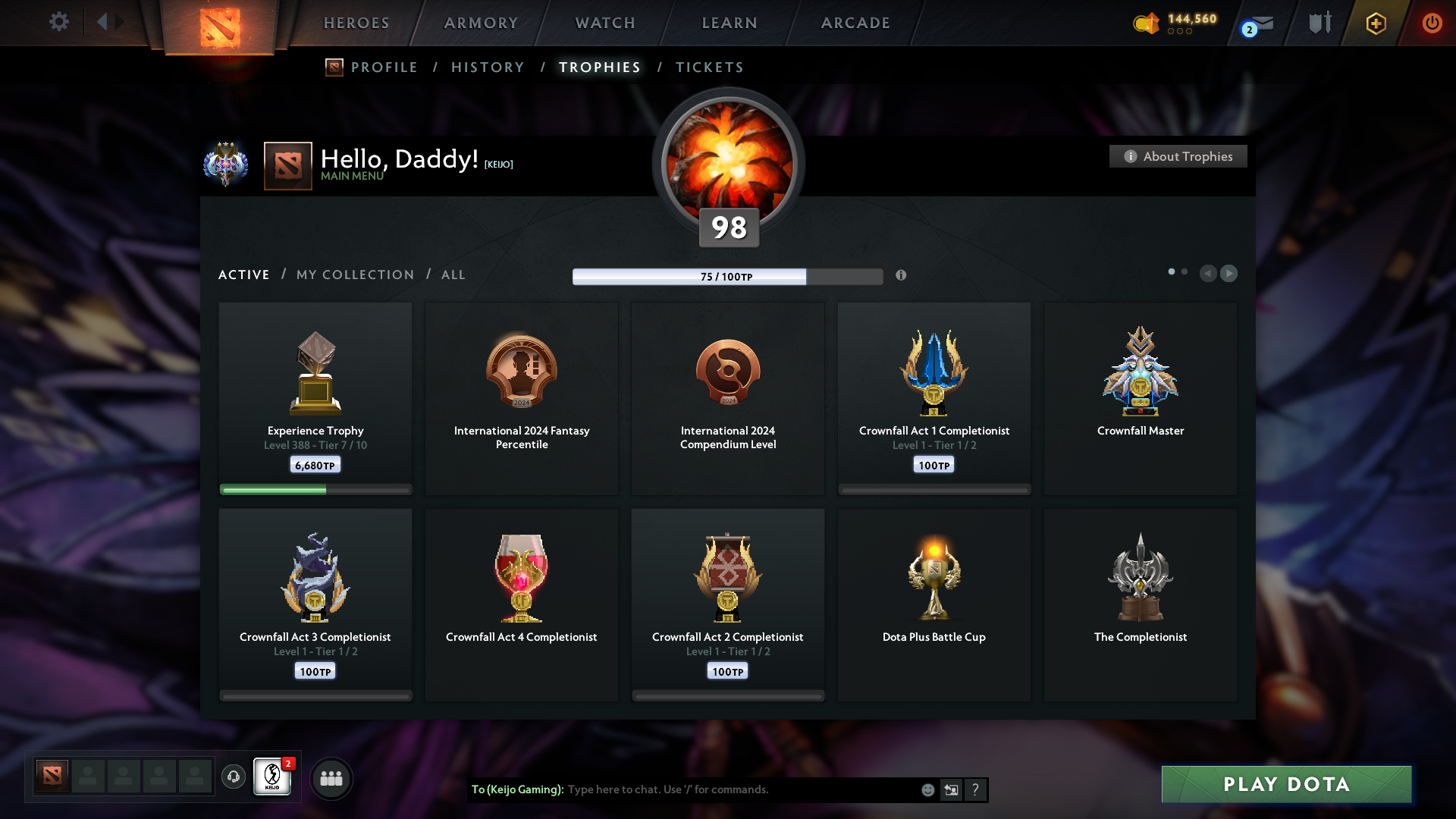The height and width of the screenshot is (819, 1456).
Task: Click the trophy page indicator dots
Action: click(x=1178, y=271)
